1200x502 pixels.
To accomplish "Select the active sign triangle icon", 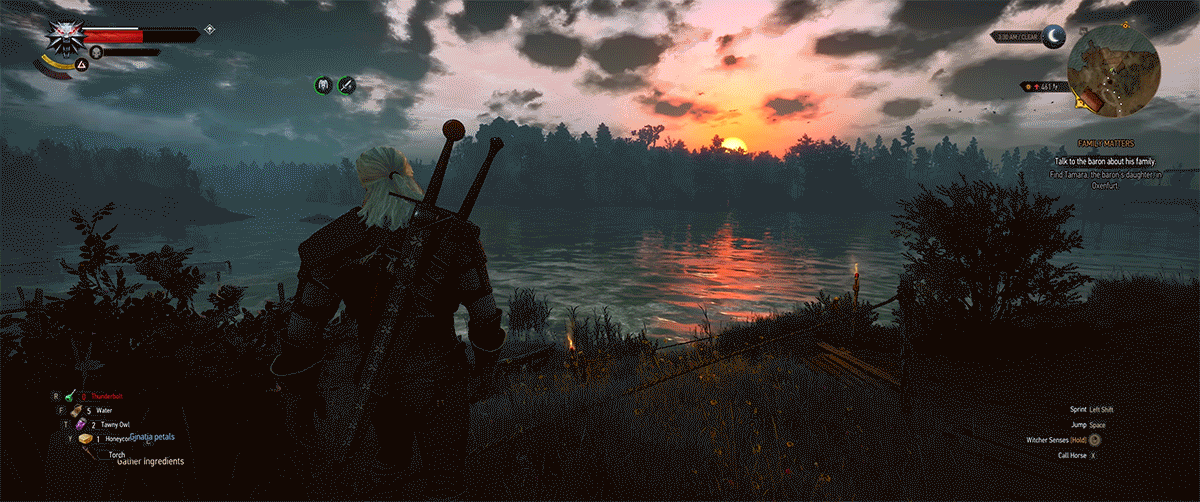I will click(x=83, y=65).
